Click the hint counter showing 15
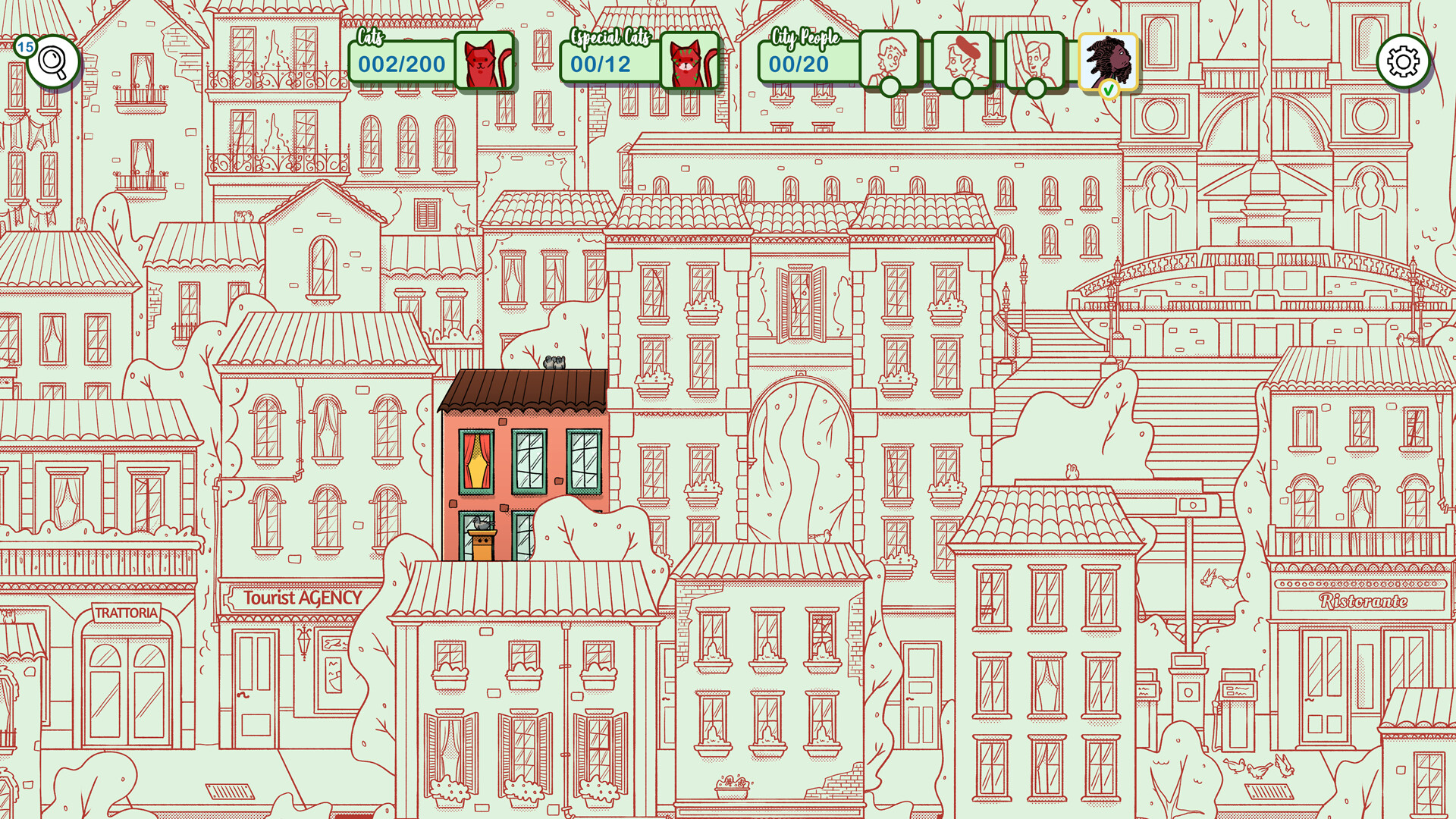The height and width of the screenshot is (819, 1456). (25, 45)
